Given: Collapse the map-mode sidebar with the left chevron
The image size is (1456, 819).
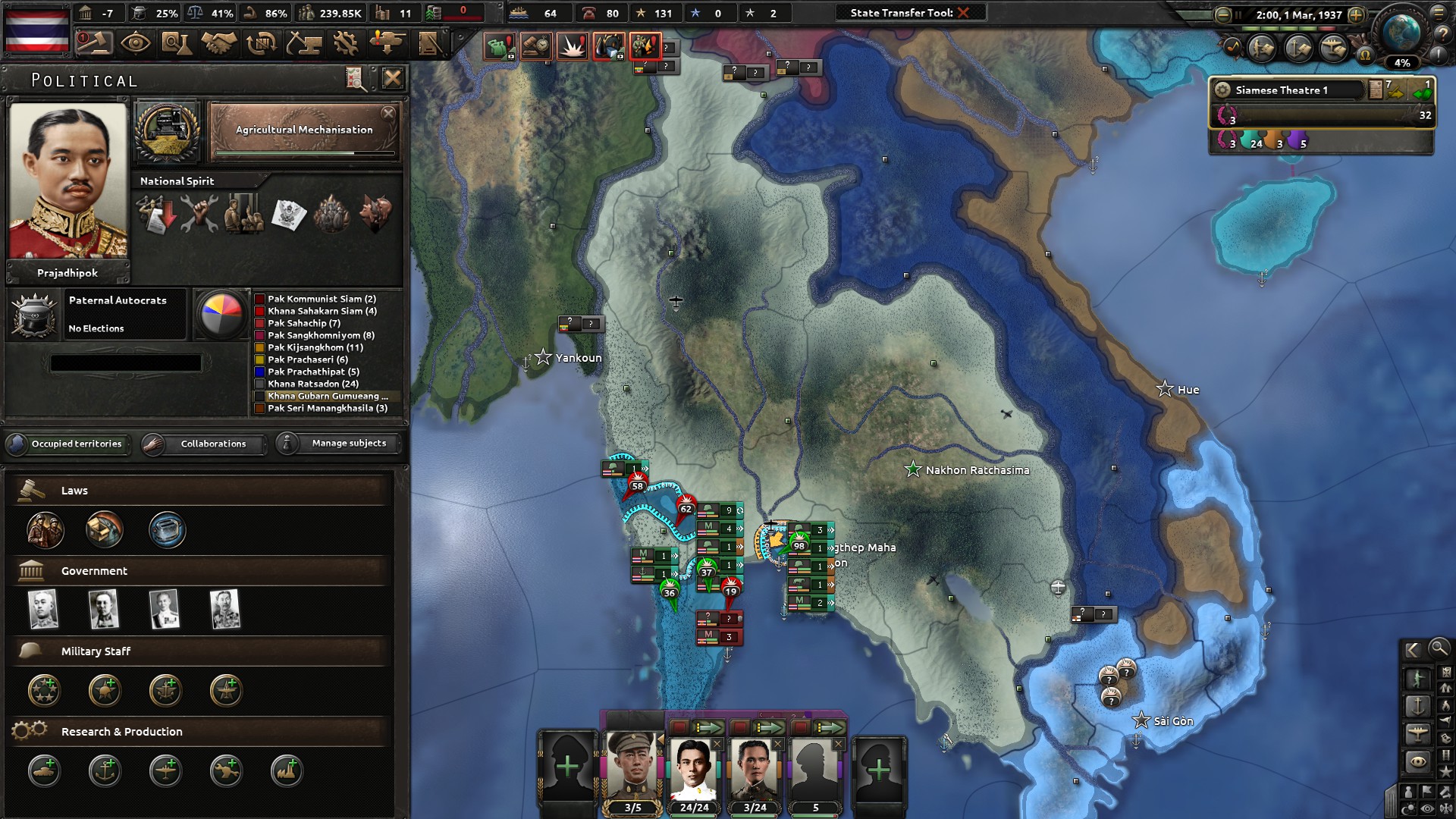Looking at the screenshot, I should coord(1412,650).
